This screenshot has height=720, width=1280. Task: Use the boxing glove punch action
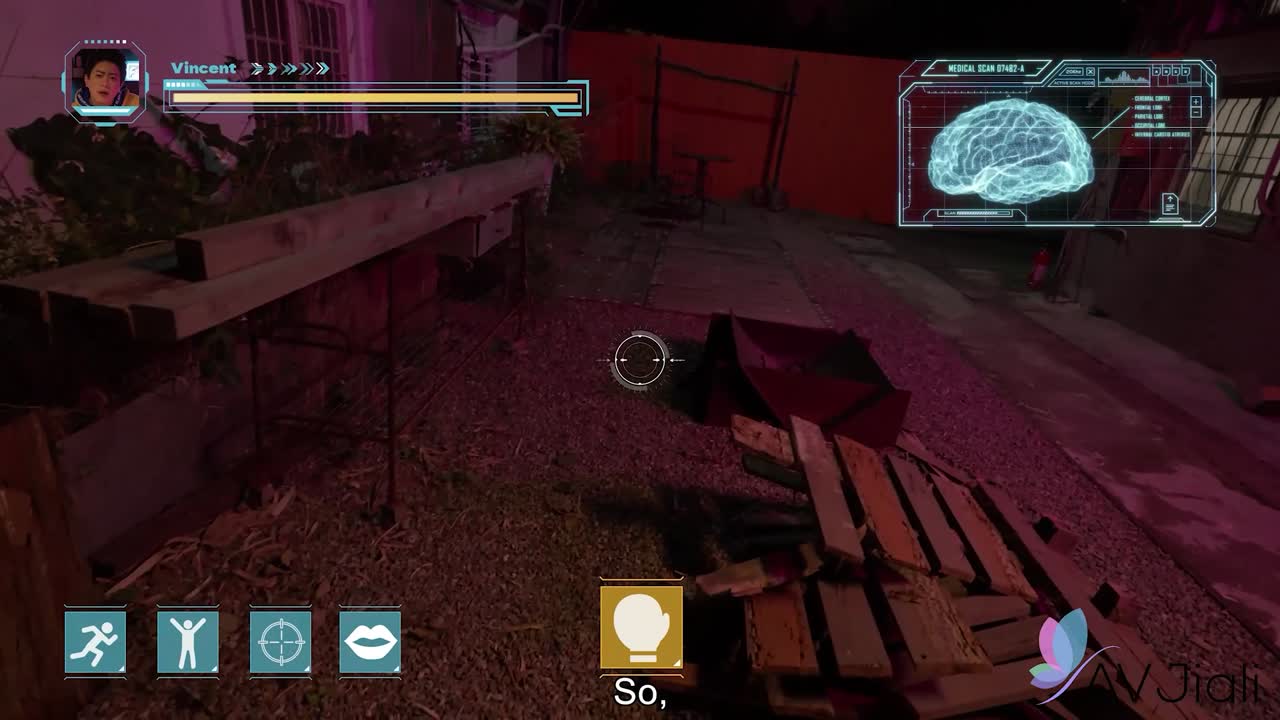641,627
